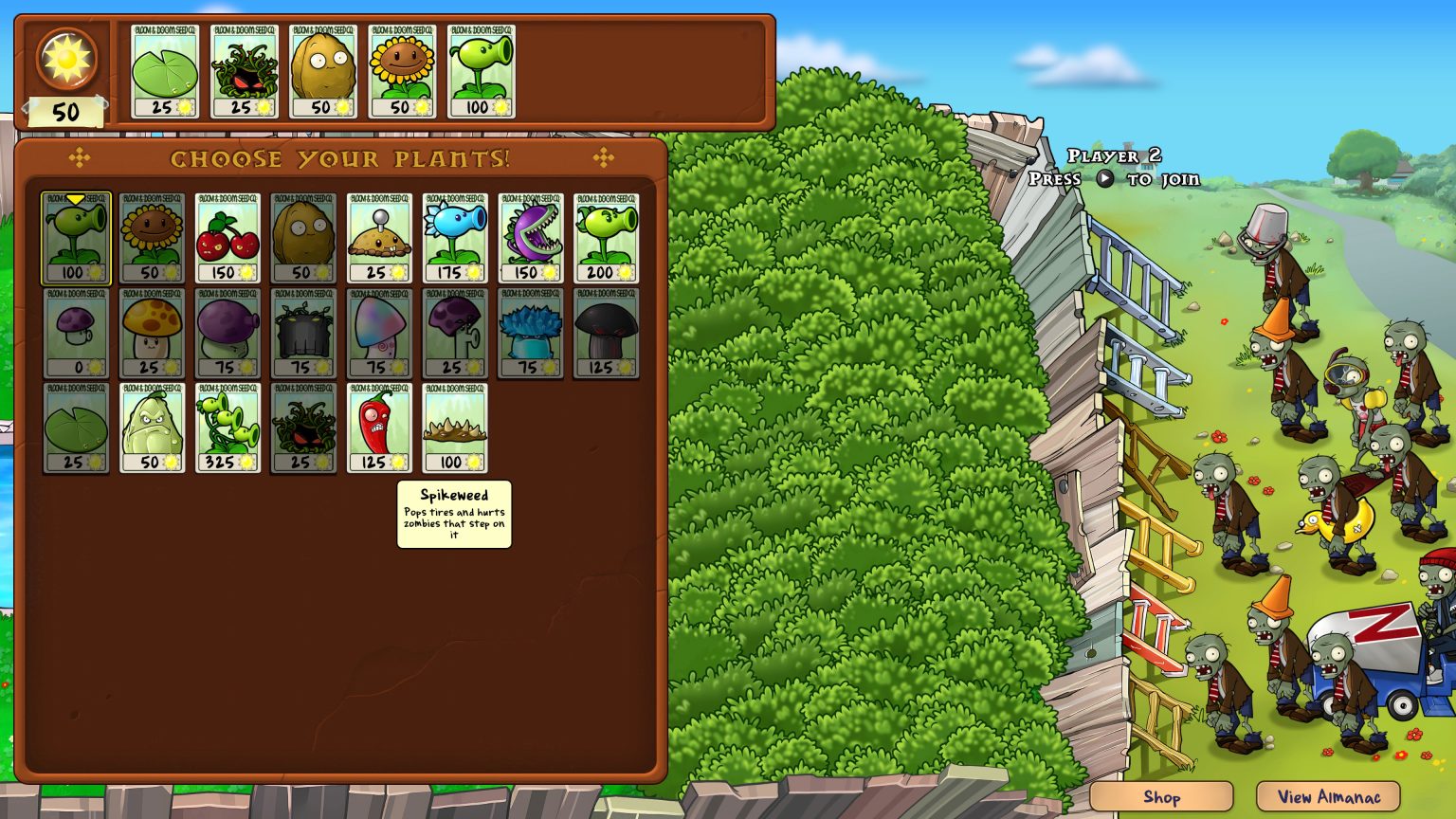Select the Spikeweed seed packet
The height and width of the screenshot is (819, 1456).
[455, 428]
